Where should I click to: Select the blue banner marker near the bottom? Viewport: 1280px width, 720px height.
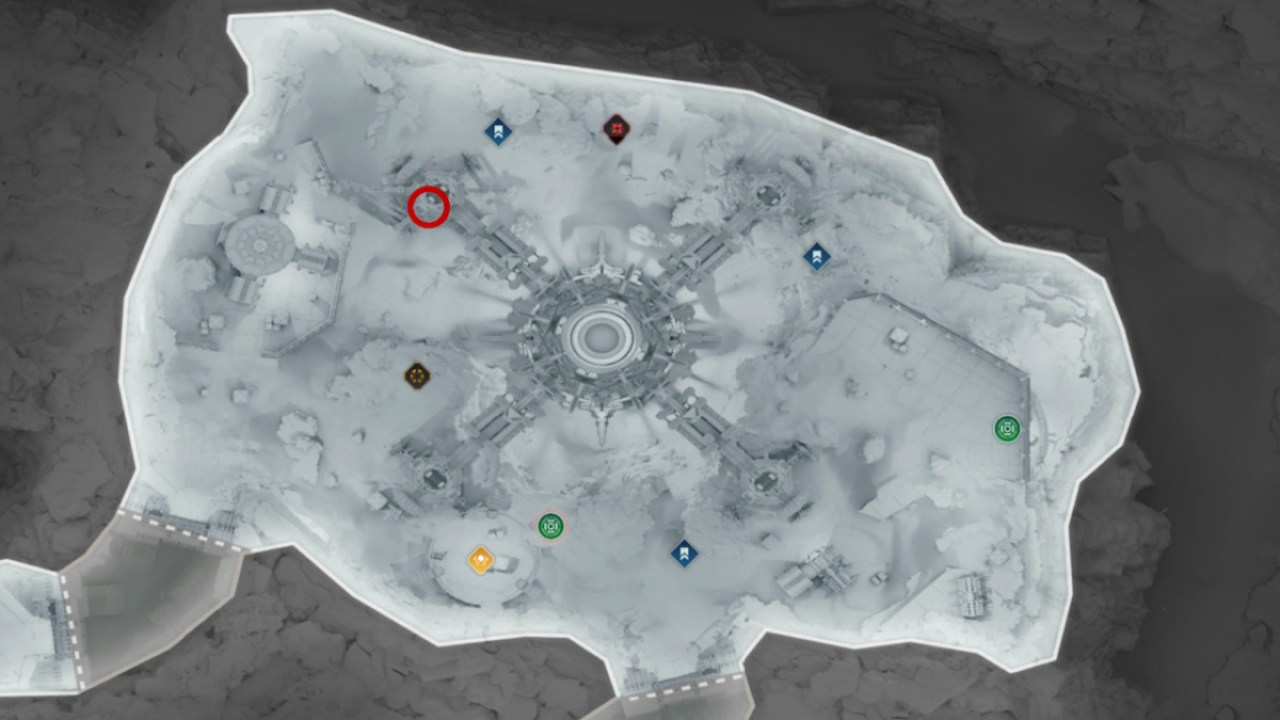[684, 551]
